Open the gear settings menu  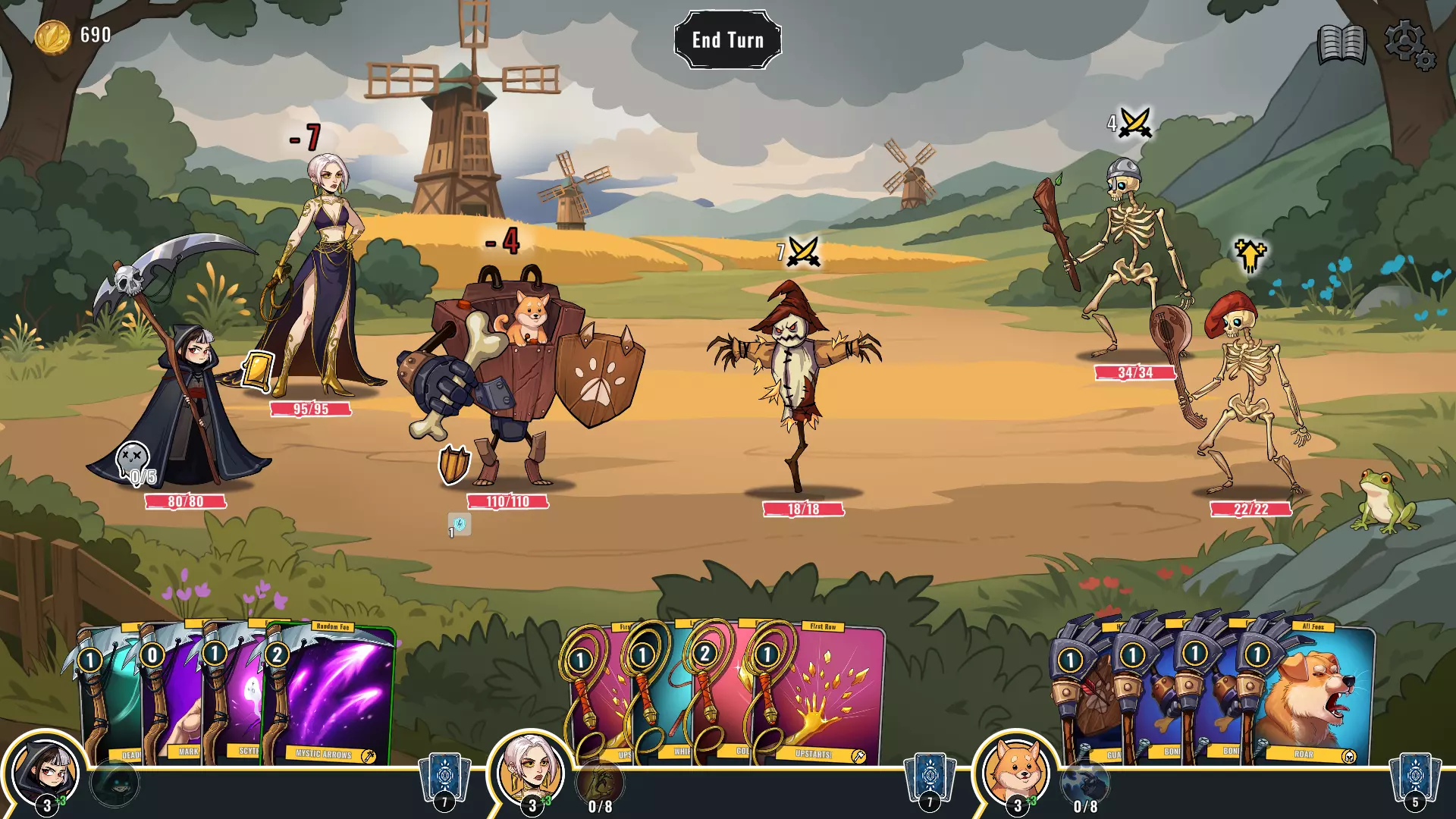(1408, 44)
